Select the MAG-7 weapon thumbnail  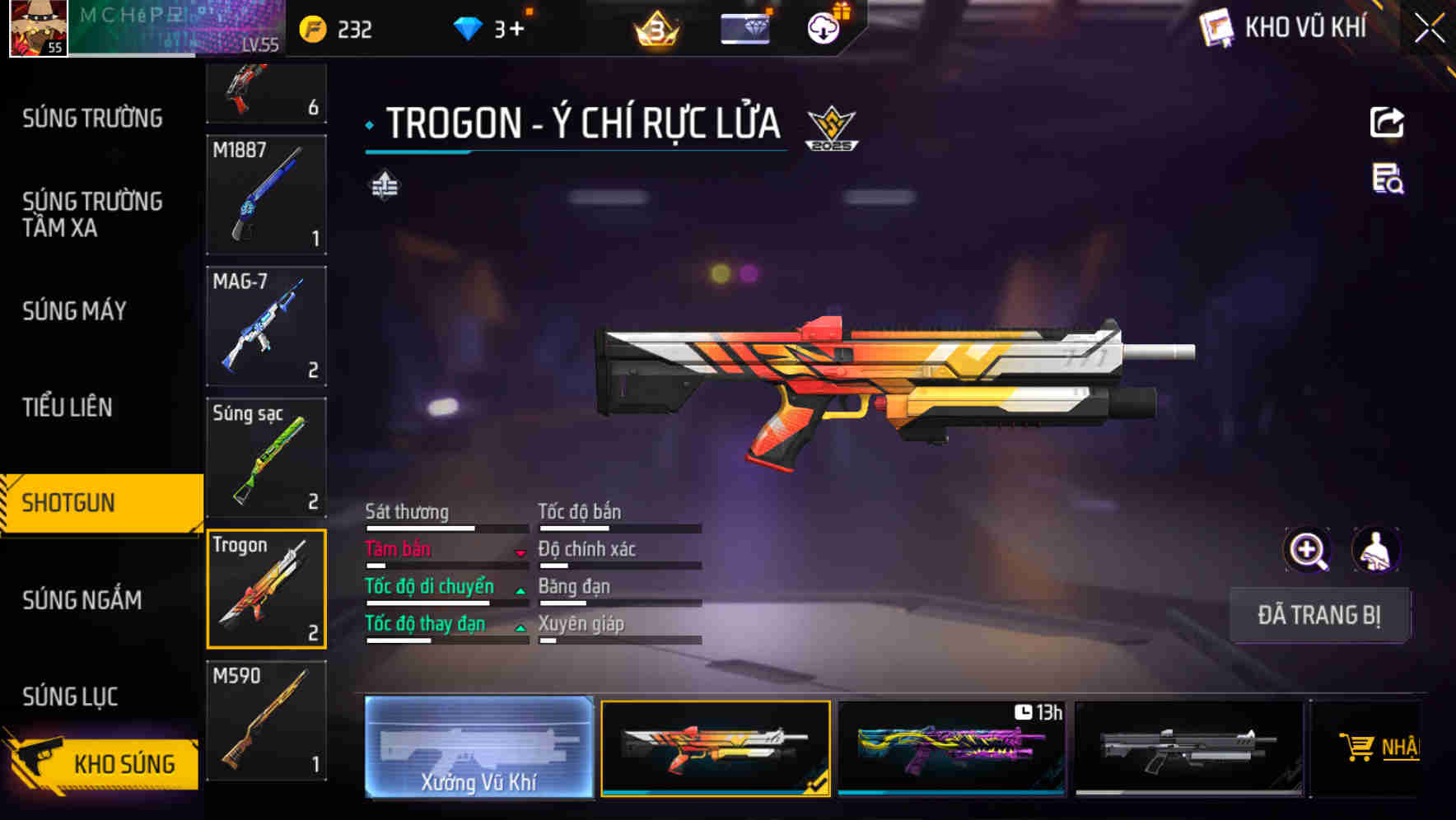[x=265, y=326]
